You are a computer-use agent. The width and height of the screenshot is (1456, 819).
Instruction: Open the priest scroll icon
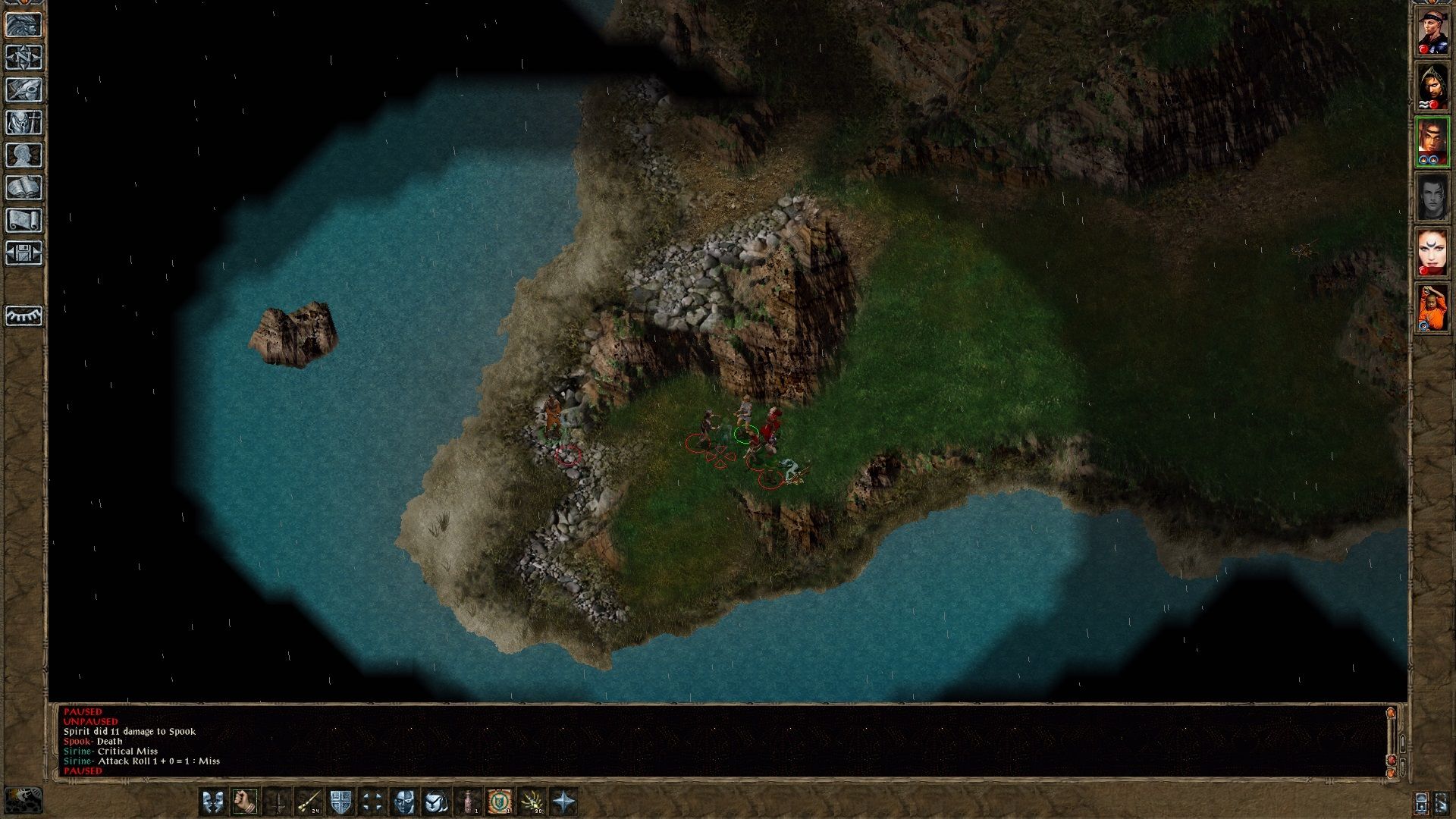click(24, 221)
